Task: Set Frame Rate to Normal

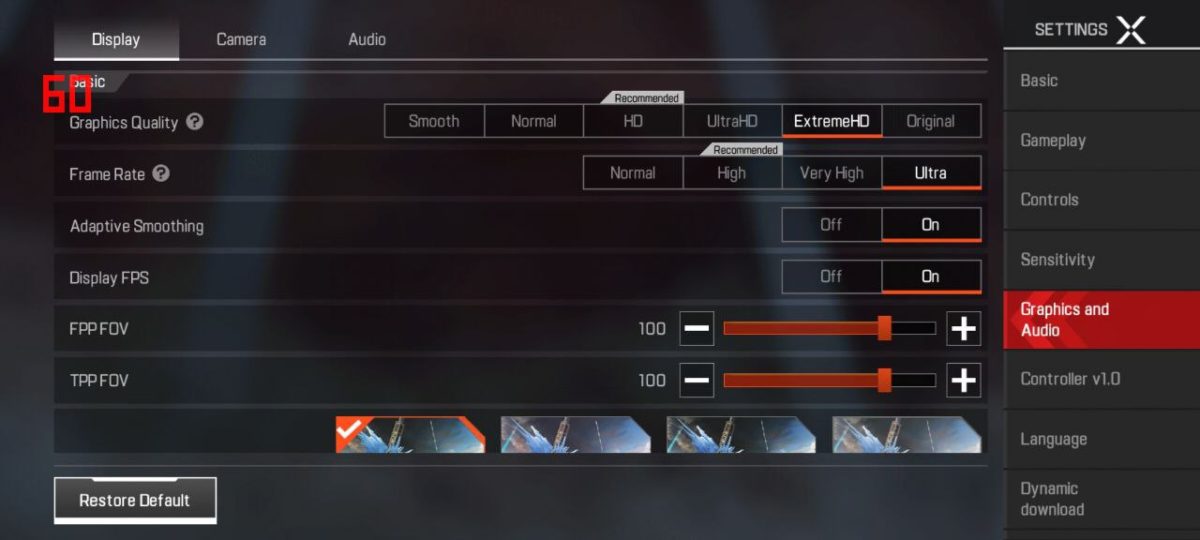Action: (x=632, y=173)
